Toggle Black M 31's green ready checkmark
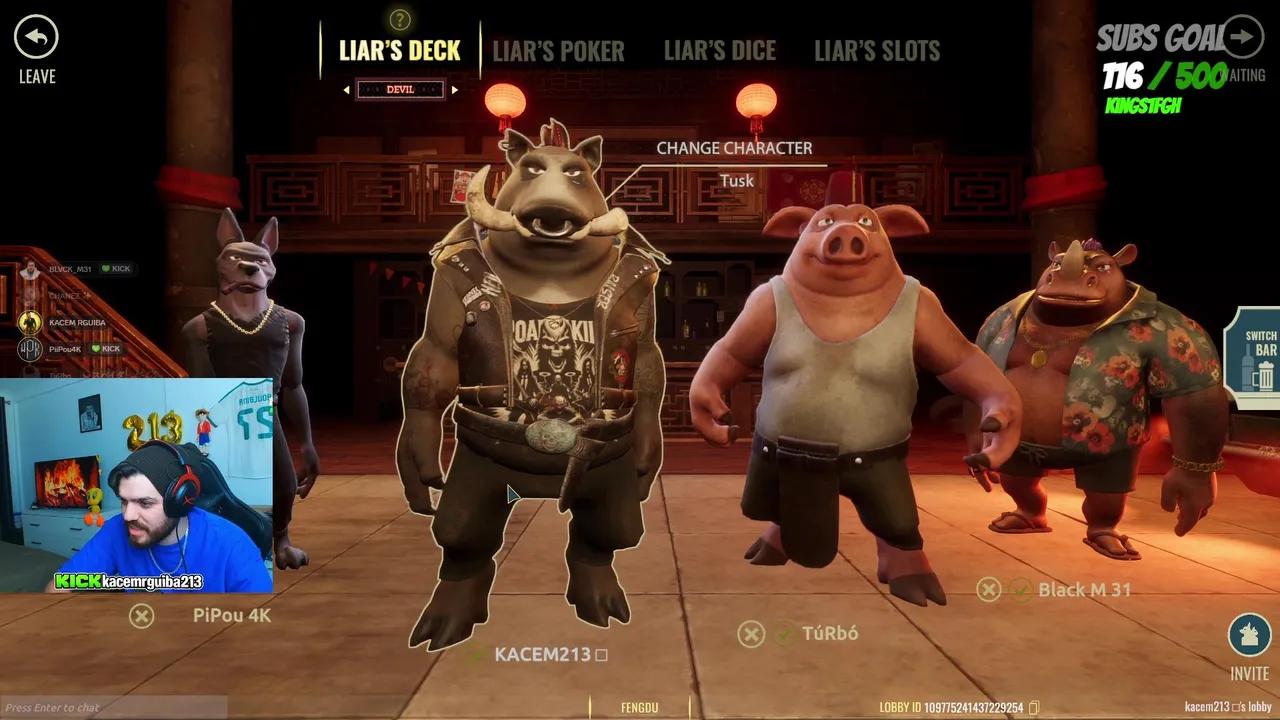Screen dimensions: 1280x720 click(x=1021, y=590)
